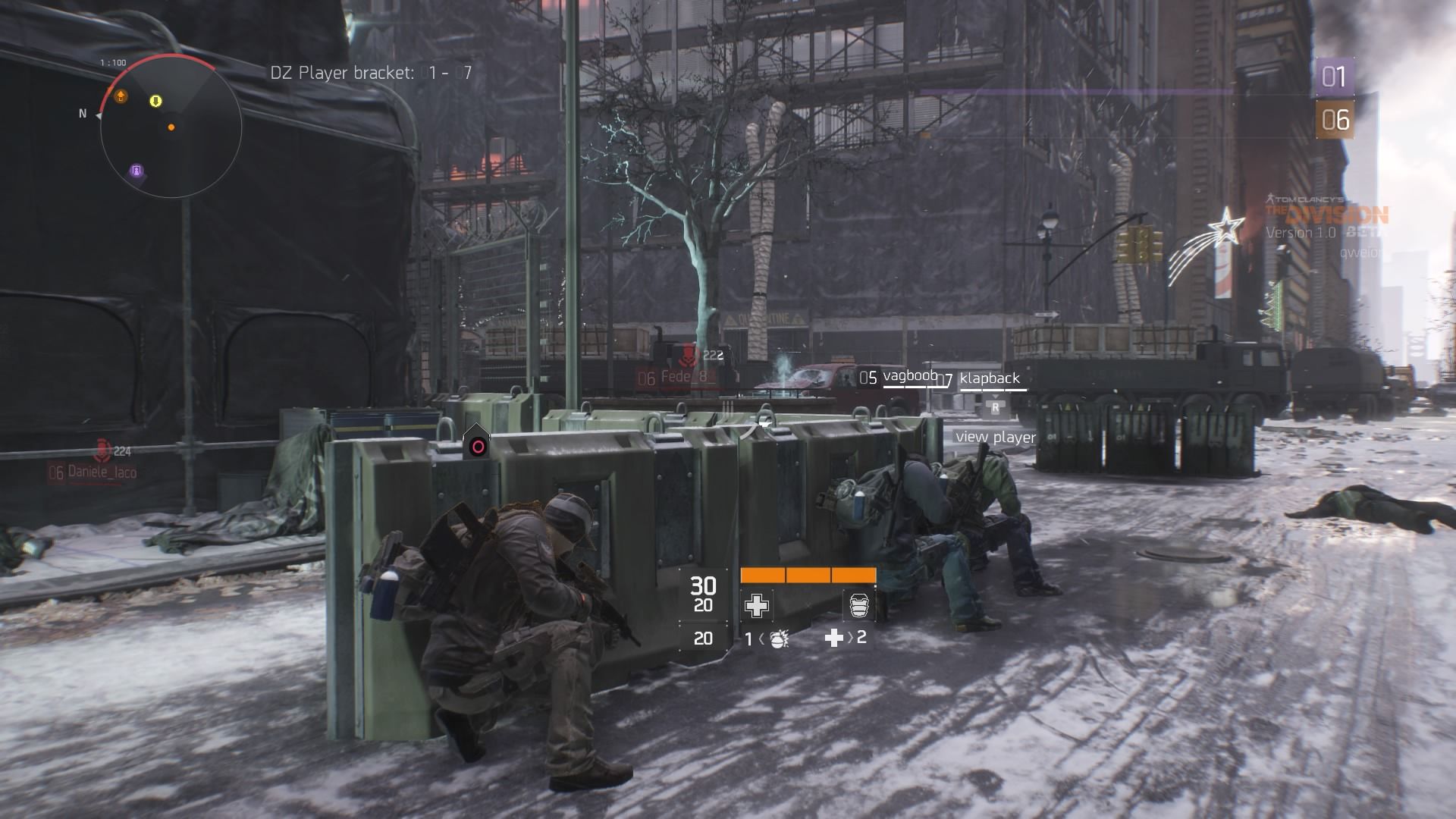Select the klapback player nametag
Screen dimensions: 1456x819
990,378
